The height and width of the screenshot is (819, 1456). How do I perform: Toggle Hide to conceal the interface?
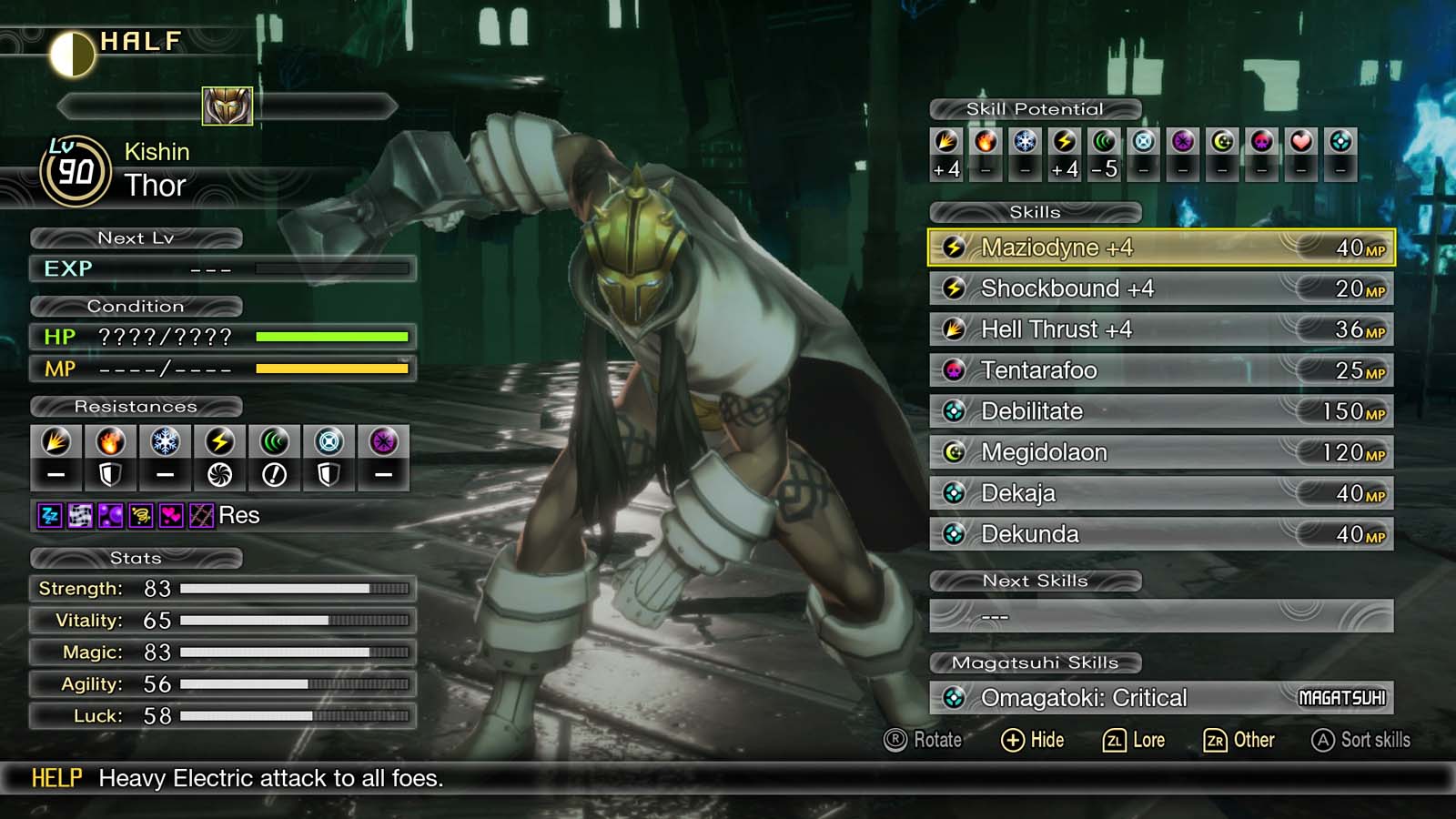point(1033,740)
